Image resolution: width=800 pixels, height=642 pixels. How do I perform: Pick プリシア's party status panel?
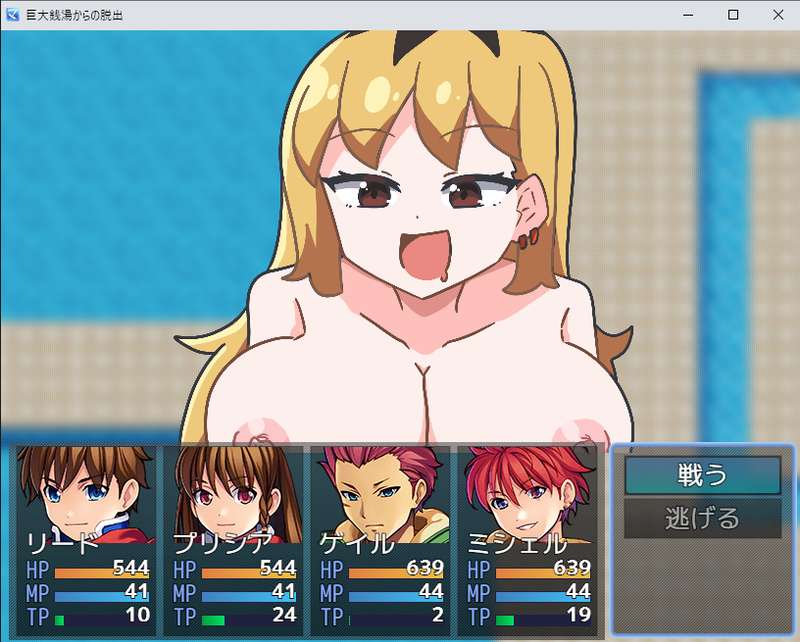pyautogui.click(x=234, y=540)
